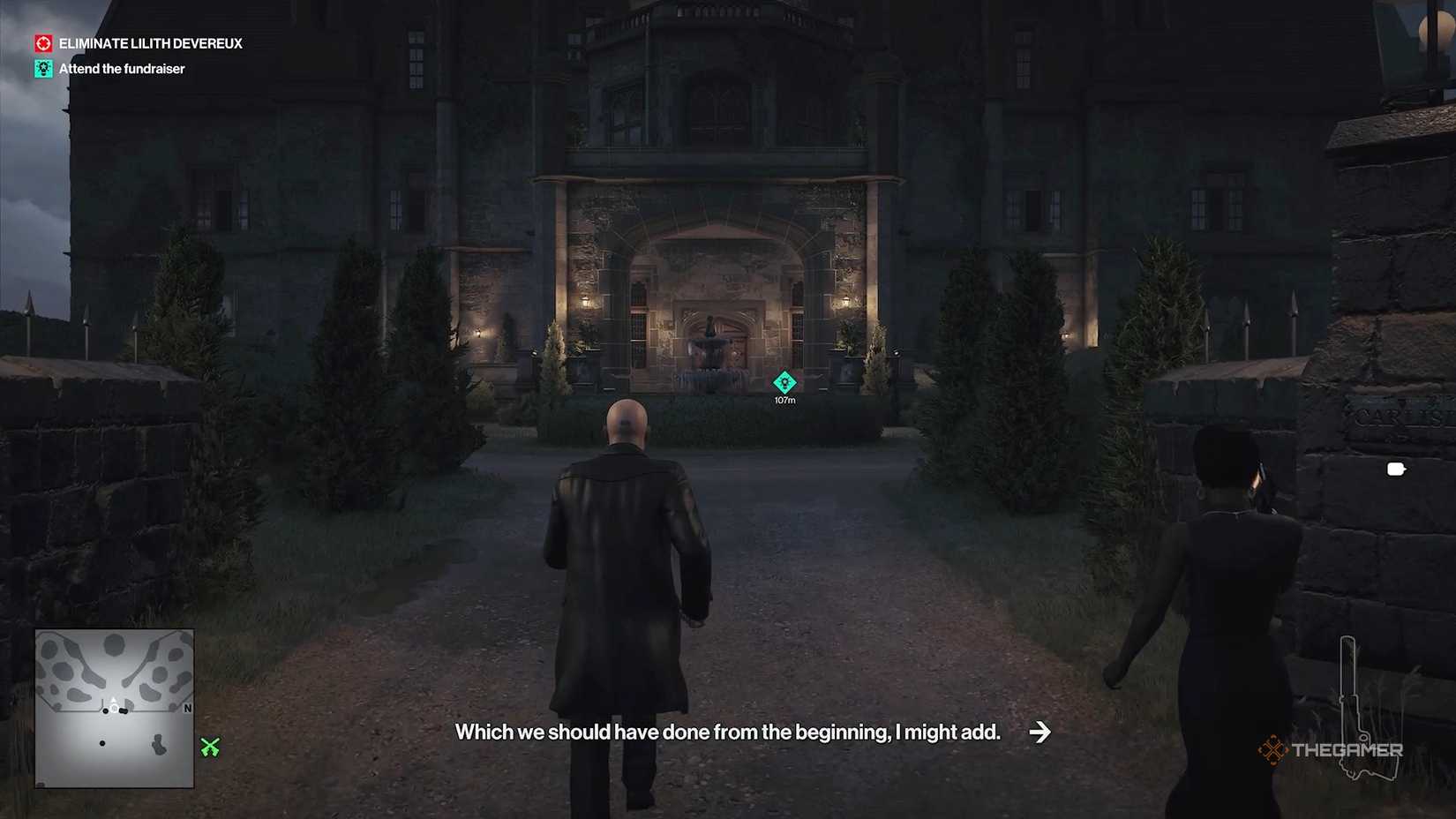This screenshot has width=1456, height=819.
Task: Click the red eliminate target objective icon
Action: tap(41, 42)
